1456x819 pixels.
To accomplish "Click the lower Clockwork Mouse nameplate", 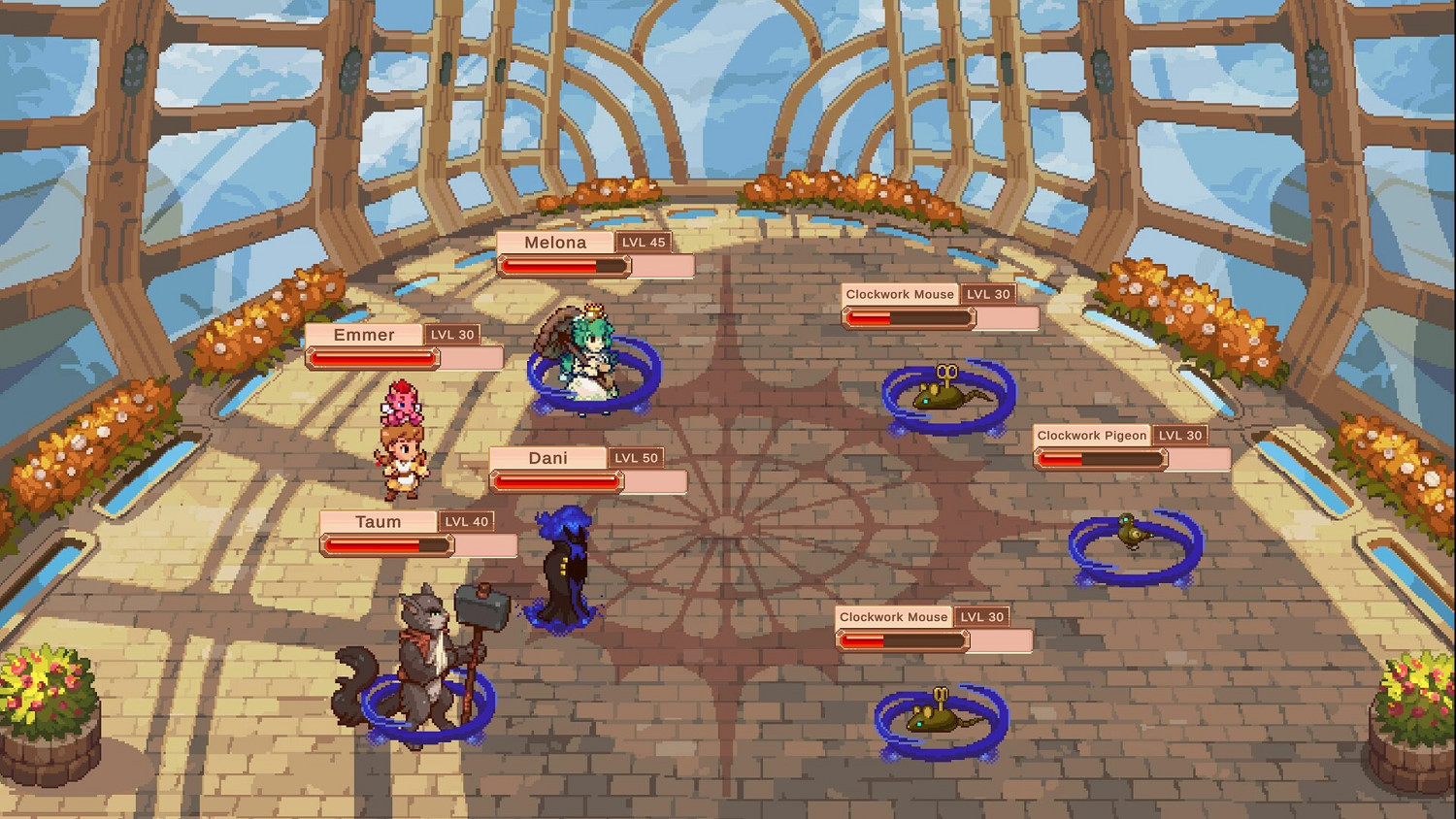I will pos(892,617).
